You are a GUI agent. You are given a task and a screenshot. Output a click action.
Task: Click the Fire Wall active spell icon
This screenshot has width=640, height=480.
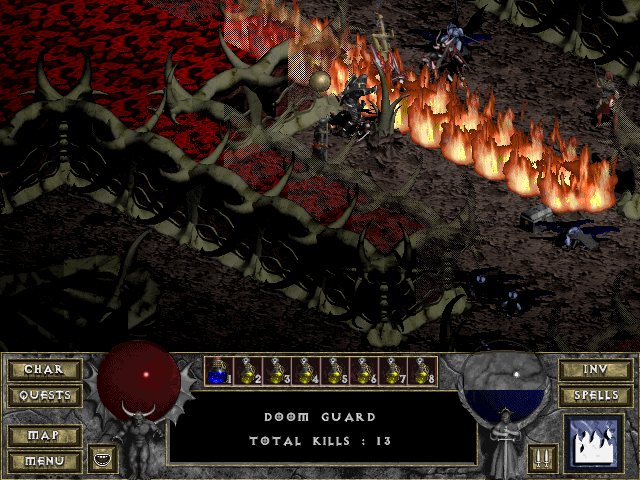pos(594,443)
